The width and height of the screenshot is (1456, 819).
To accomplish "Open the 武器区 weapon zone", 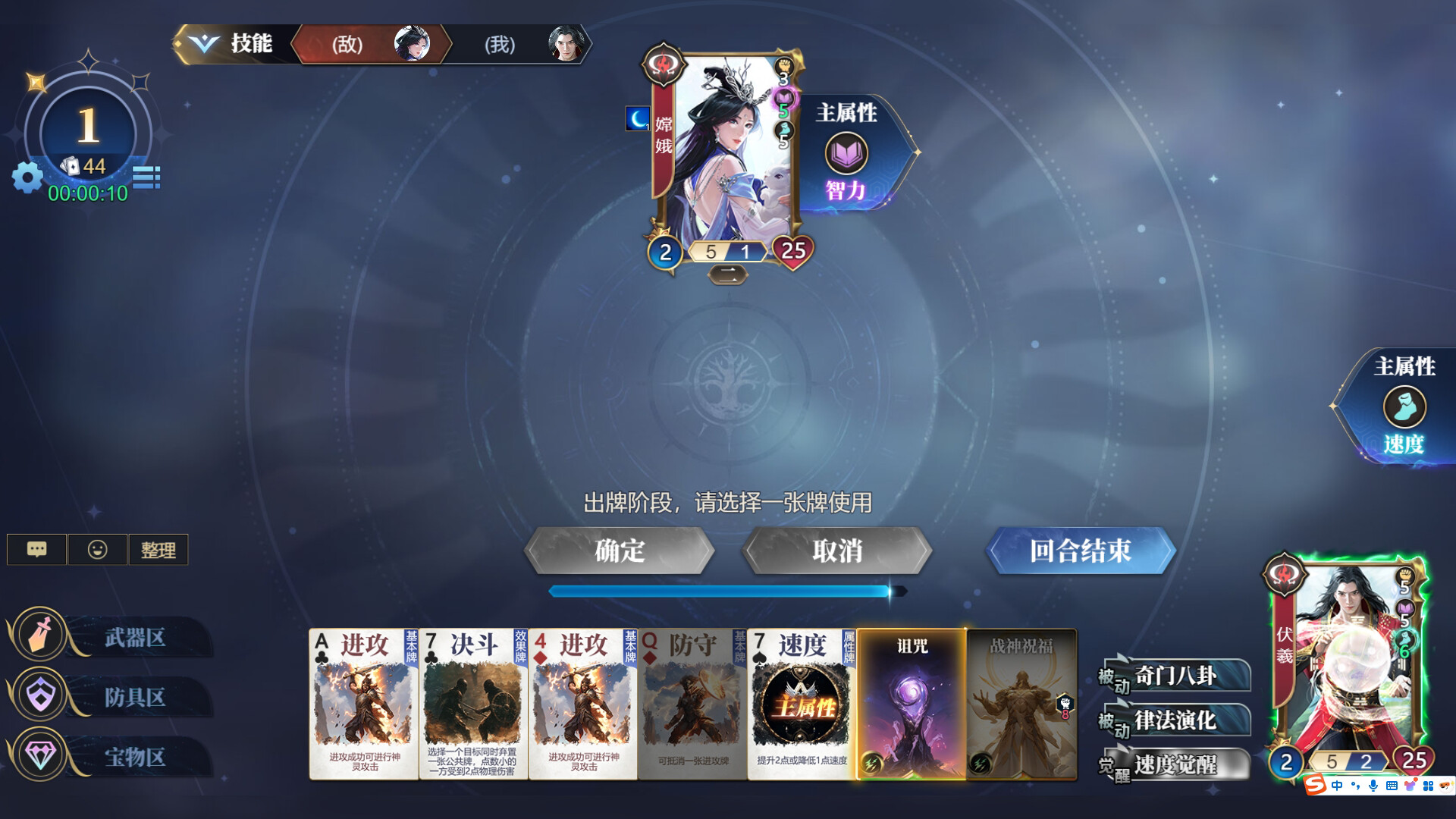I will pos(114,637).
